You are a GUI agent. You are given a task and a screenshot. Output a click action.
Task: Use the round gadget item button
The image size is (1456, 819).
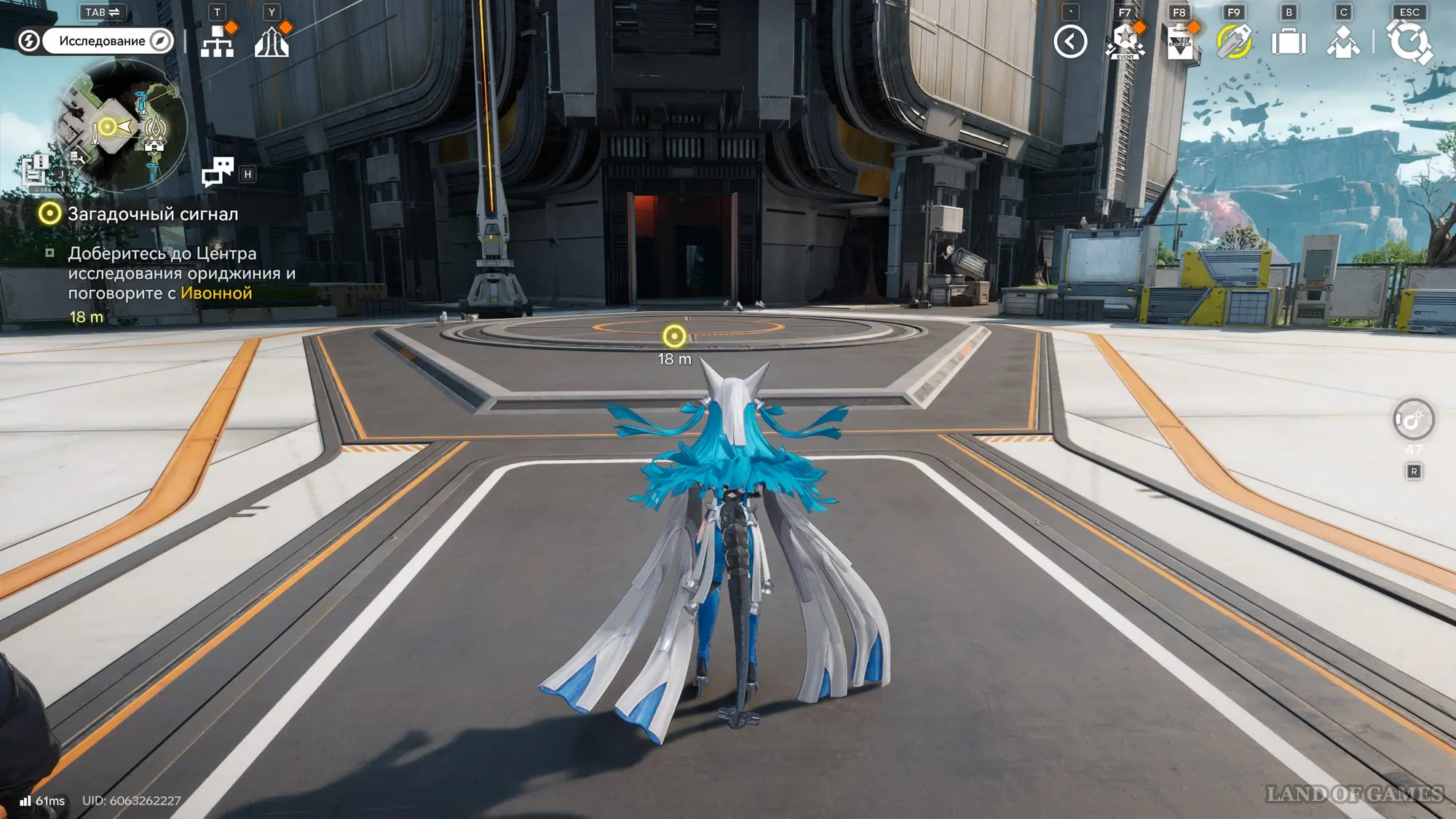click(x=1413, y=419)
